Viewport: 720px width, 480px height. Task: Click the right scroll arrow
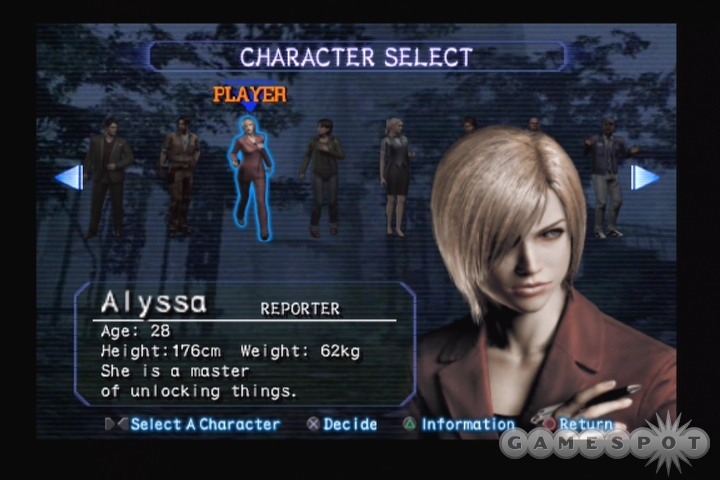645,178
